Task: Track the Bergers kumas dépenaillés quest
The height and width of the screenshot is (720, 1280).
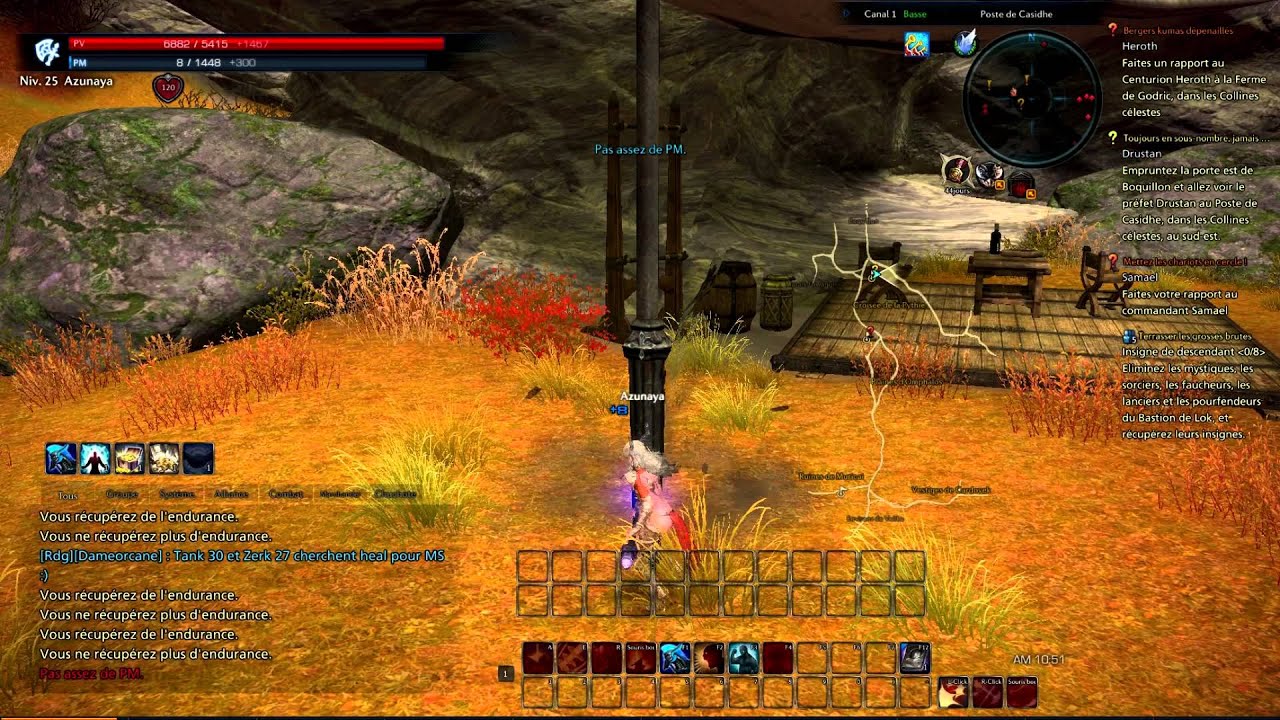Action: (1178, 31)
